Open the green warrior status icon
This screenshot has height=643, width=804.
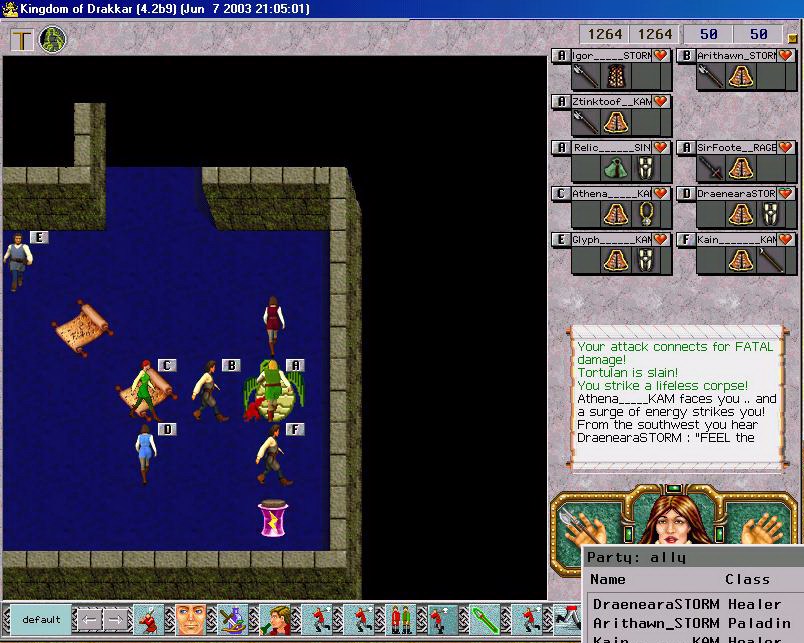(x=52, y=41)
